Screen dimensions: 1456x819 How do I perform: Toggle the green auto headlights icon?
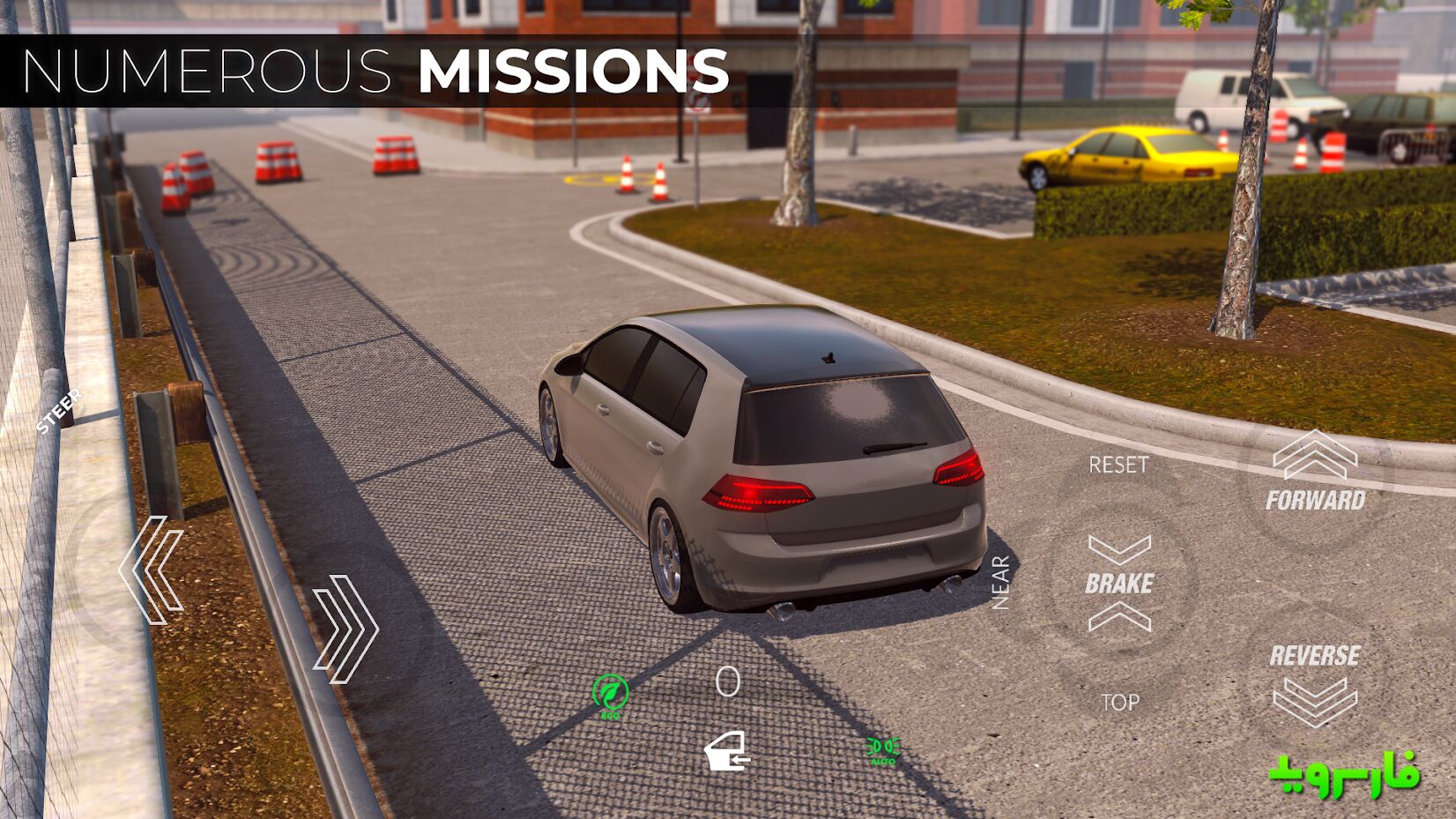(x=882, y=750)
